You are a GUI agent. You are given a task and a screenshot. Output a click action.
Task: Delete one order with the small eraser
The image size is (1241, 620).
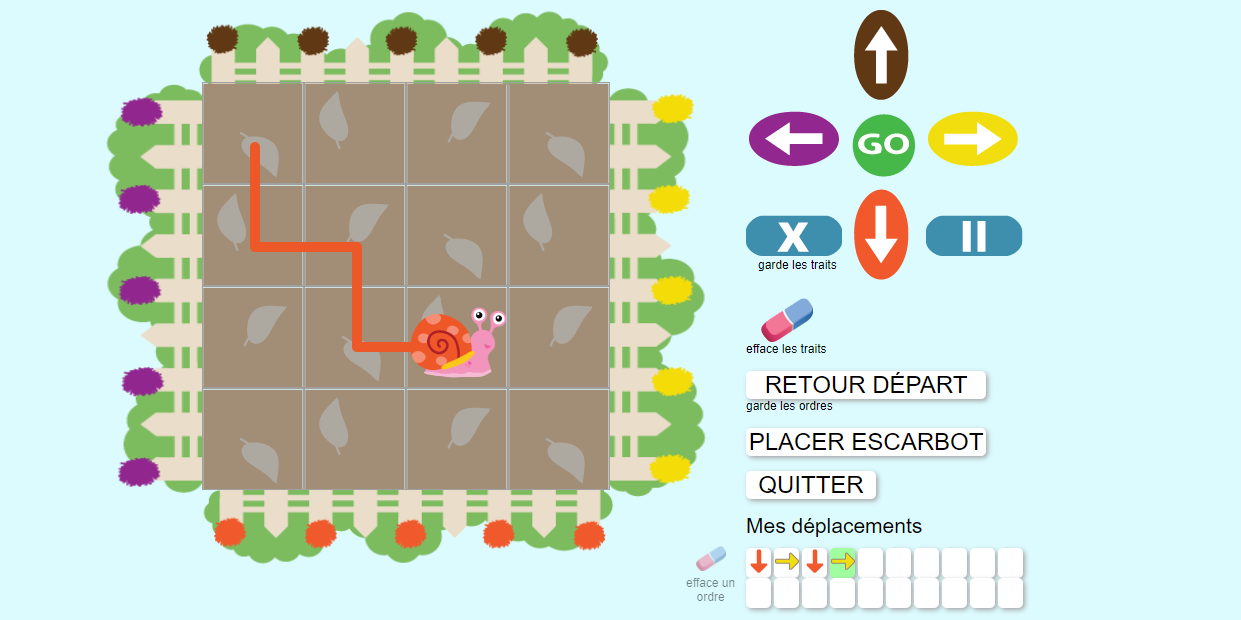click(710, 560)
